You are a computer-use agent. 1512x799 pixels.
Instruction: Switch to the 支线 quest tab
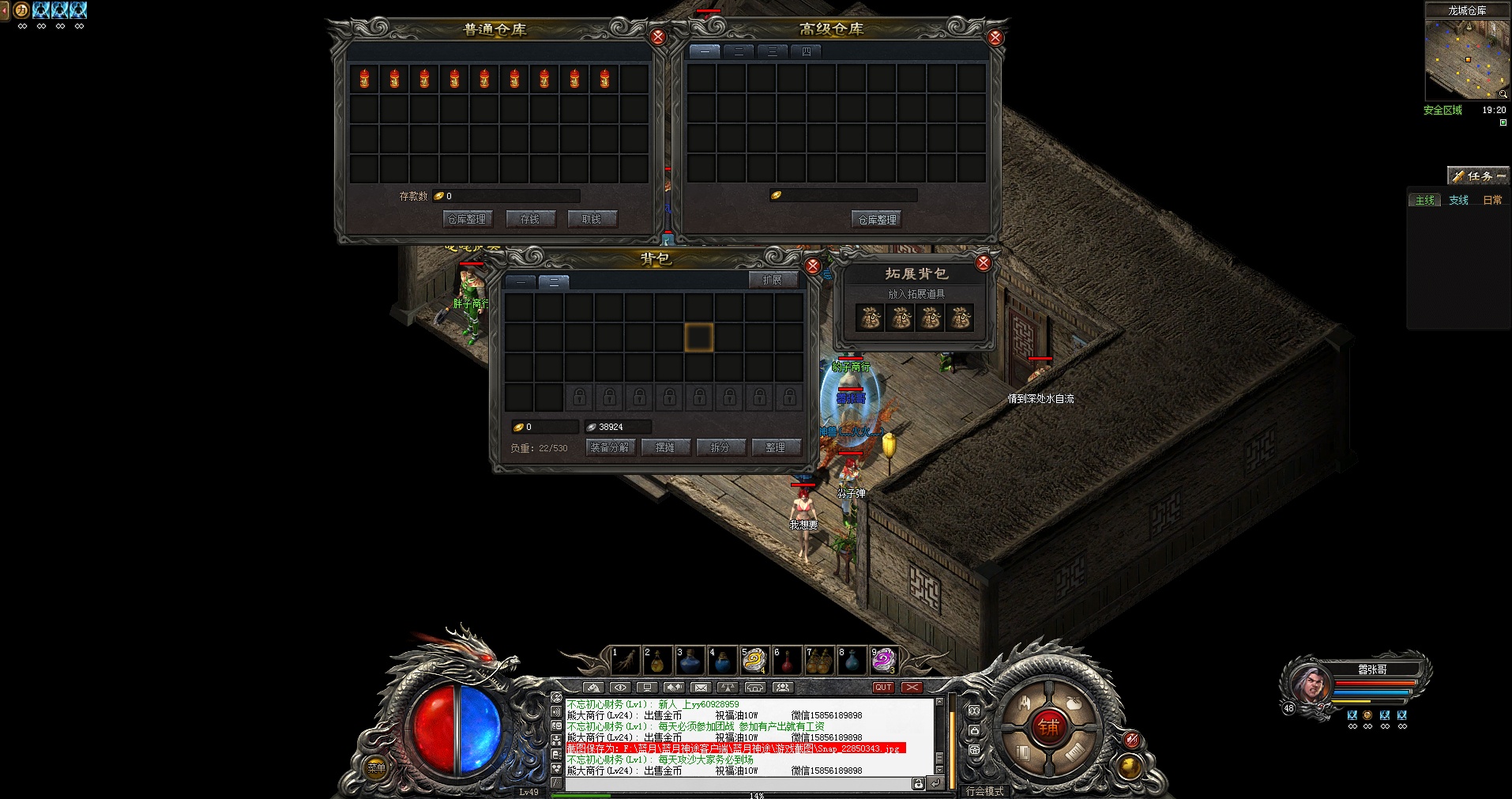1458,200
